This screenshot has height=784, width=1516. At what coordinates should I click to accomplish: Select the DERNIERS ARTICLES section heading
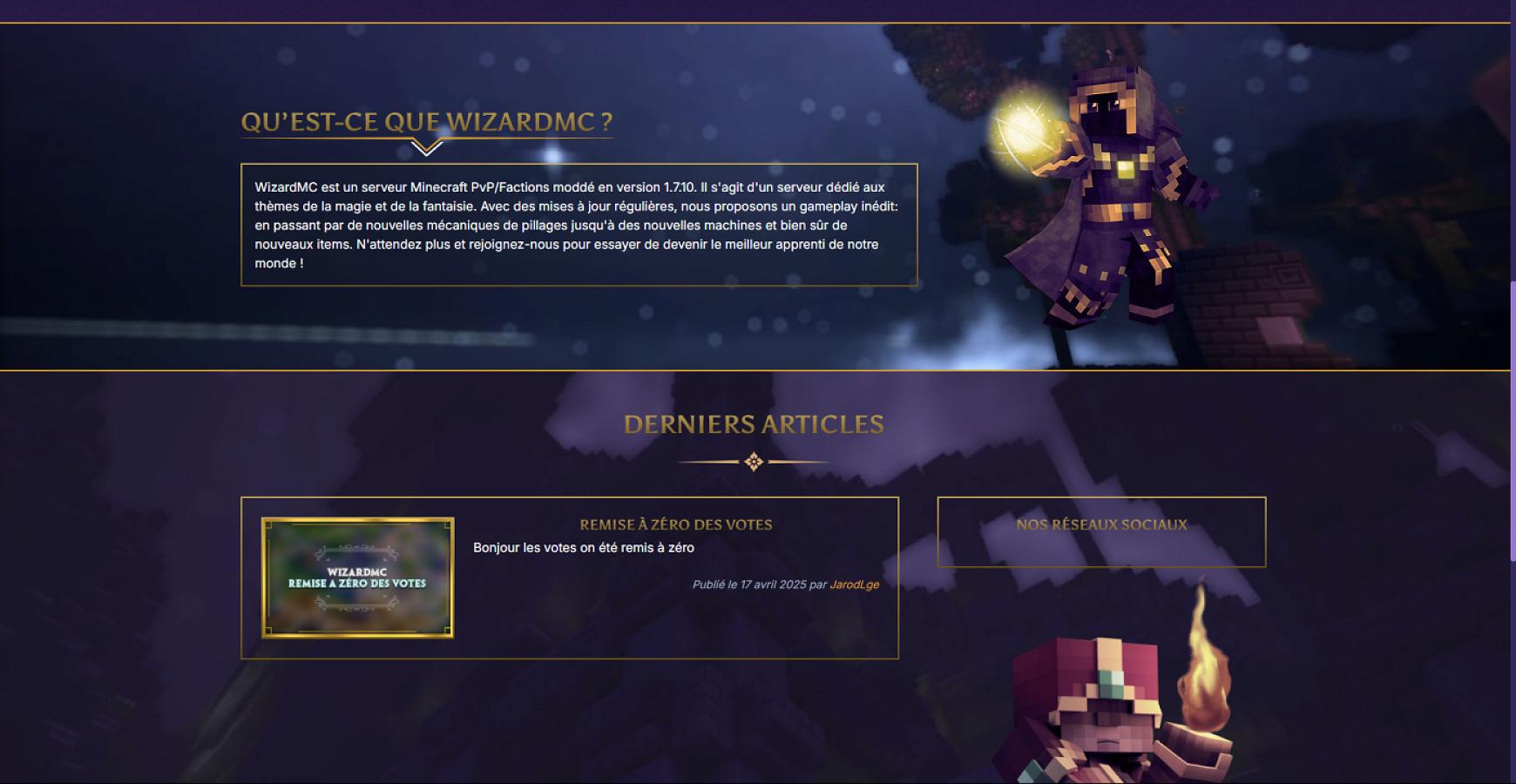coord(753,424)
